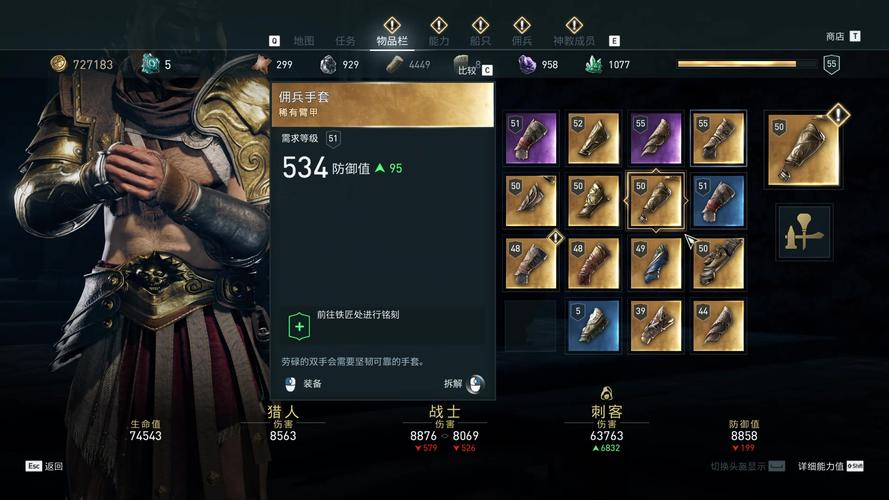
Task: Select the gold level 55 bracers
Action: click(x=718, y=139)
